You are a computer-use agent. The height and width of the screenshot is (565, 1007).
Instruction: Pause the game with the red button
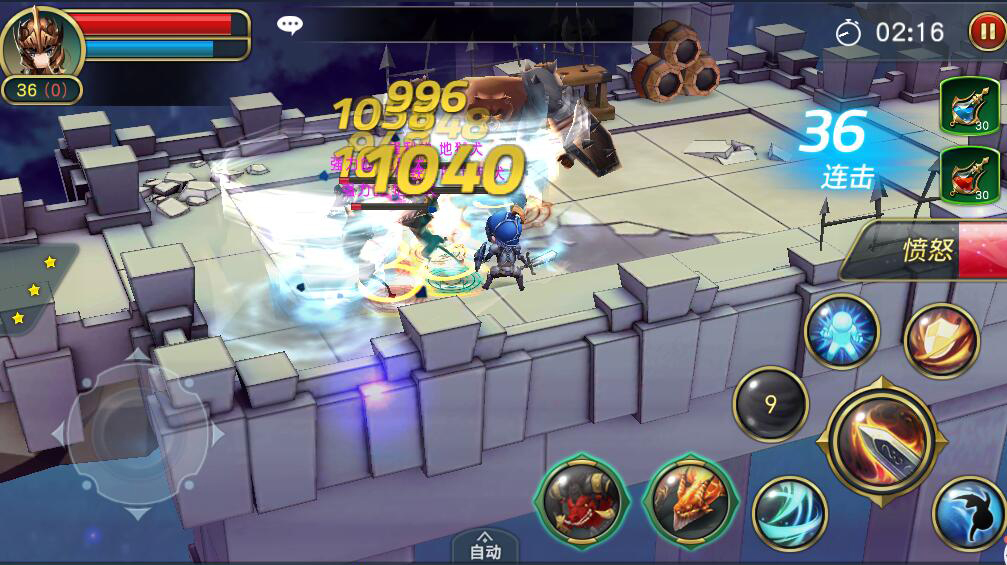pyautogui.click(x=985, y=32)
